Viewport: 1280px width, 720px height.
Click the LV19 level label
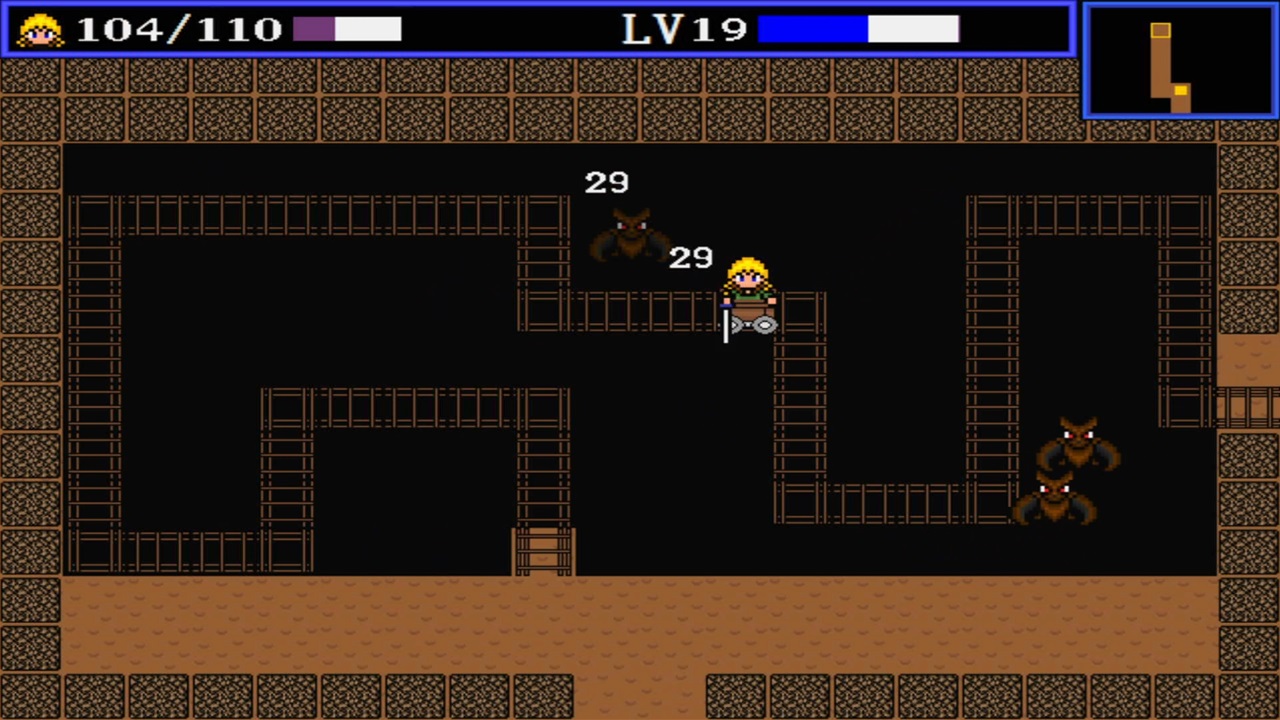(684, 29)
